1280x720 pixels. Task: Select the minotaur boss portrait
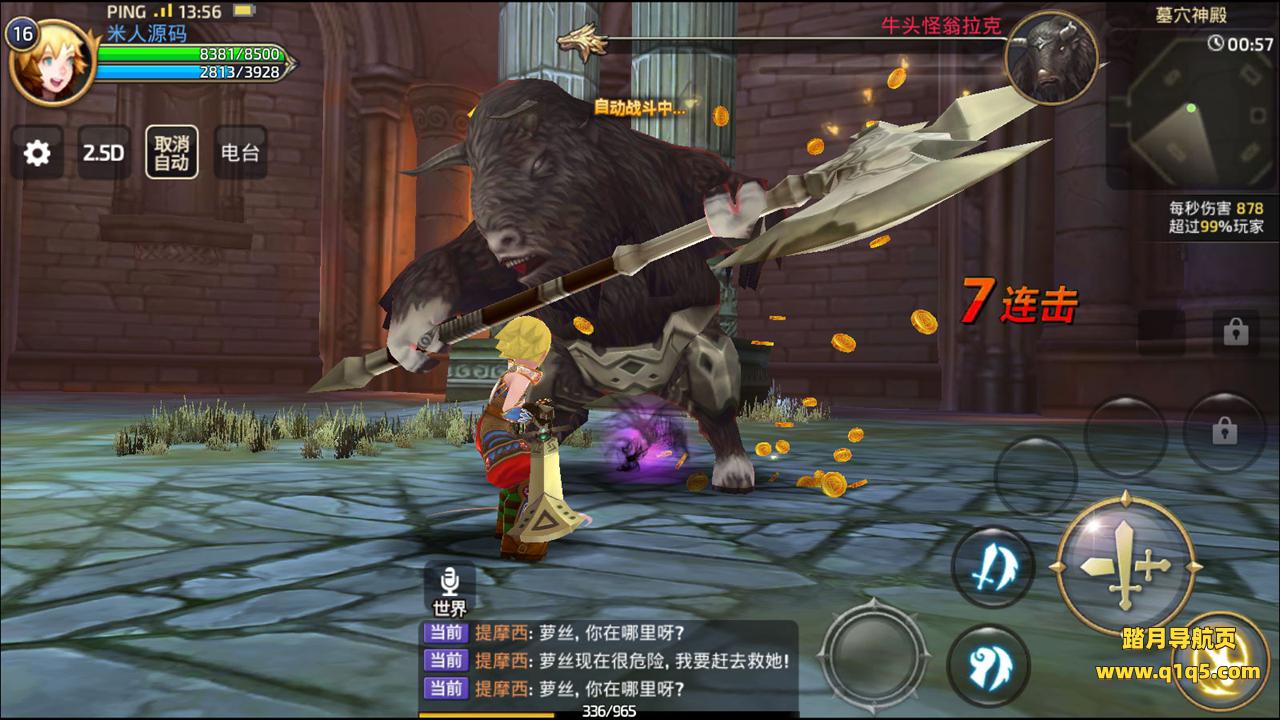click(x=1050, y=58)
